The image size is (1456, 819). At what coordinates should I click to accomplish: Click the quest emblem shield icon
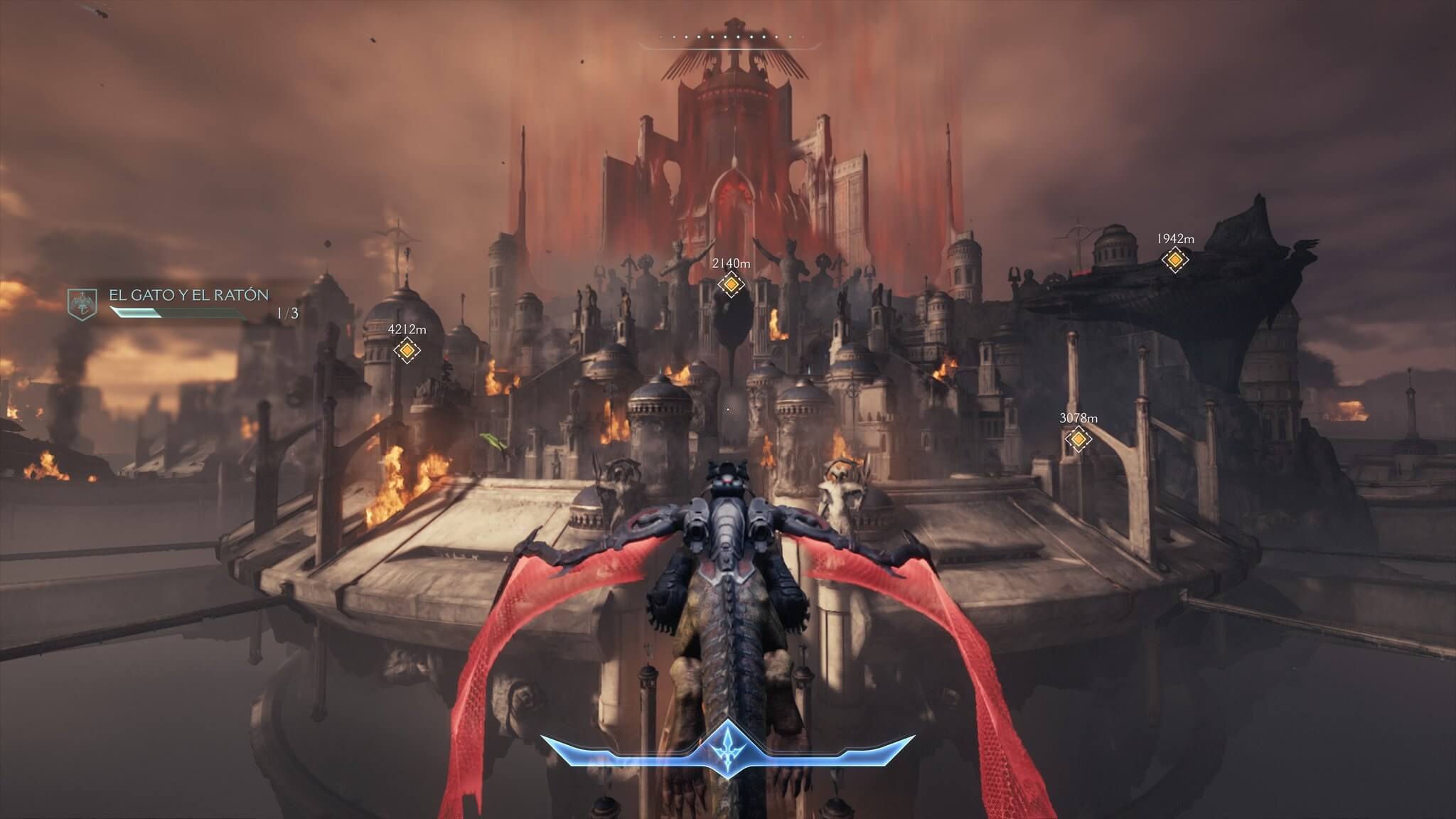pyautogui.click(x=82, y=304)
